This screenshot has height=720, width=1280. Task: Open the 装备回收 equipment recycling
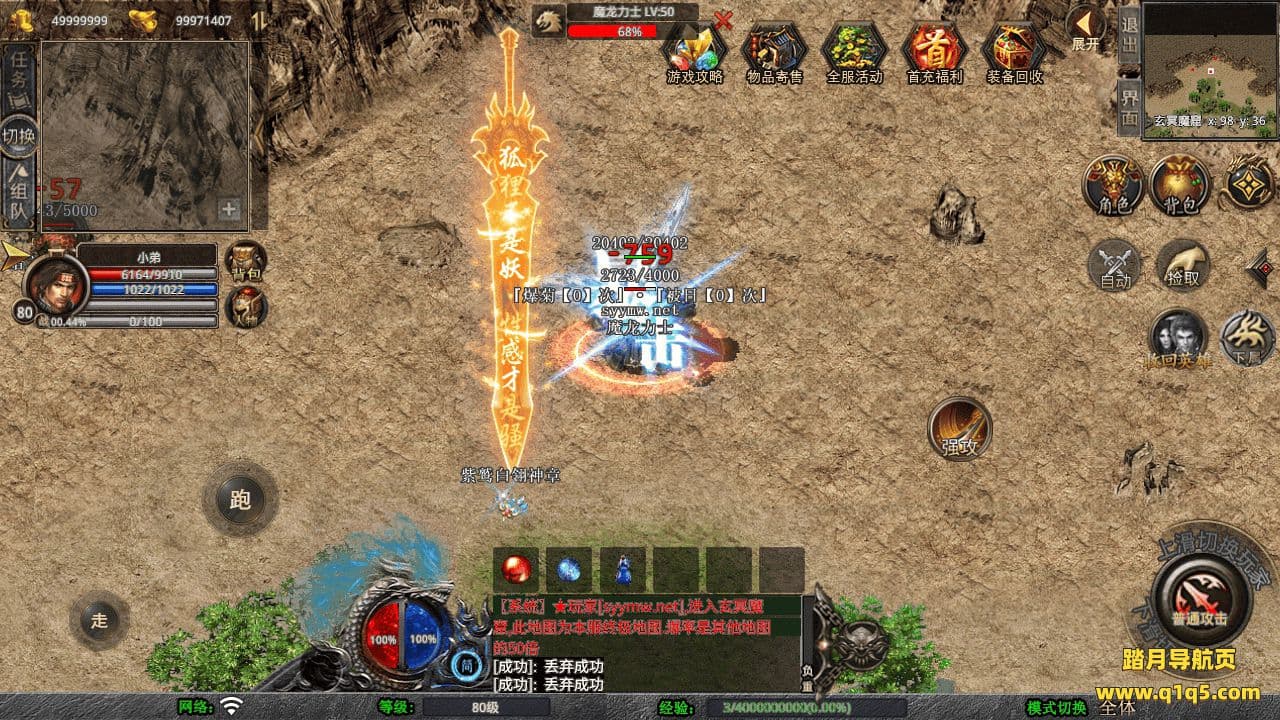[x=1014, y=50]
